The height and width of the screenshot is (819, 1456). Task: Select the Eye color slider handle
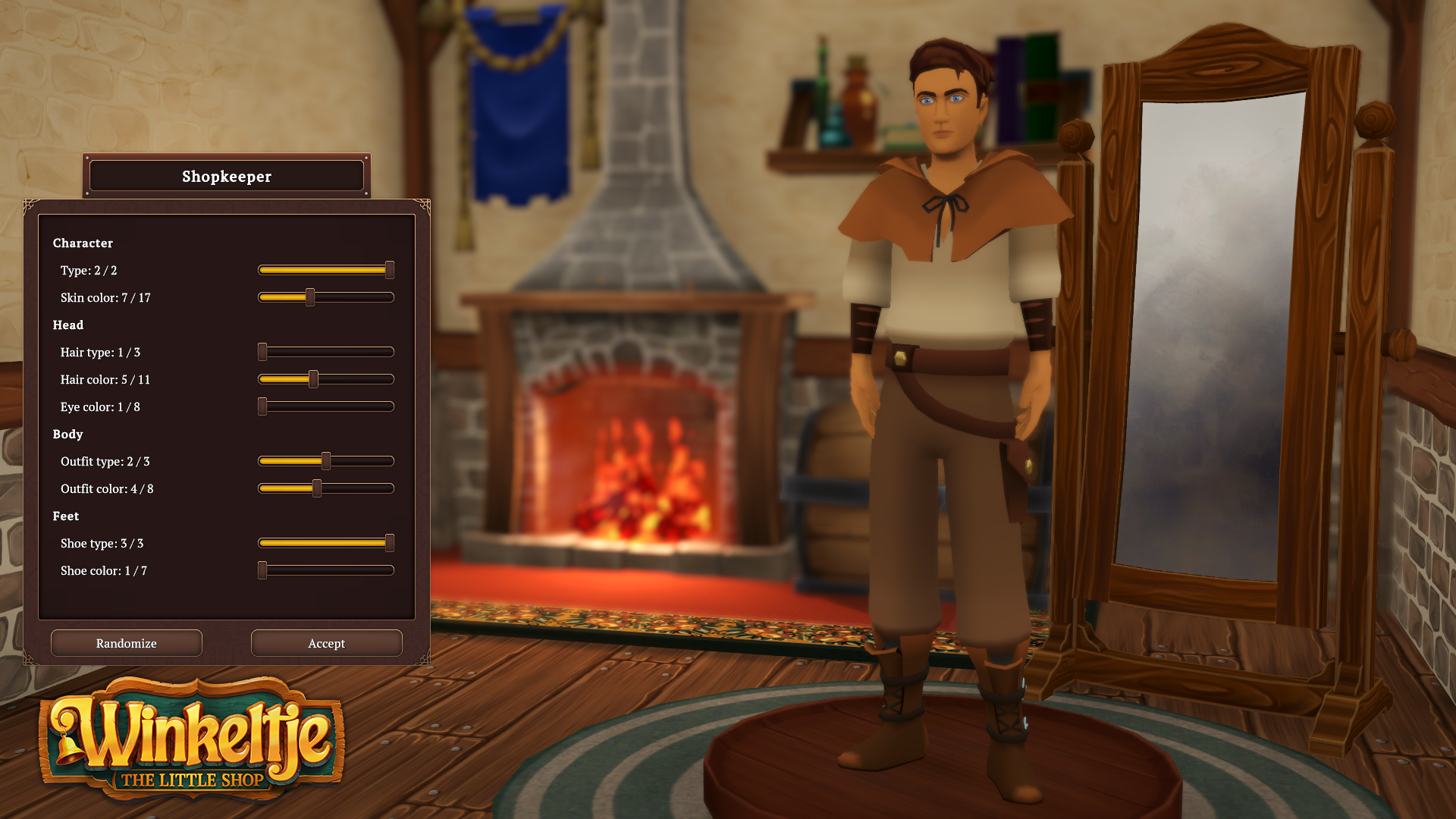[262, 406]
